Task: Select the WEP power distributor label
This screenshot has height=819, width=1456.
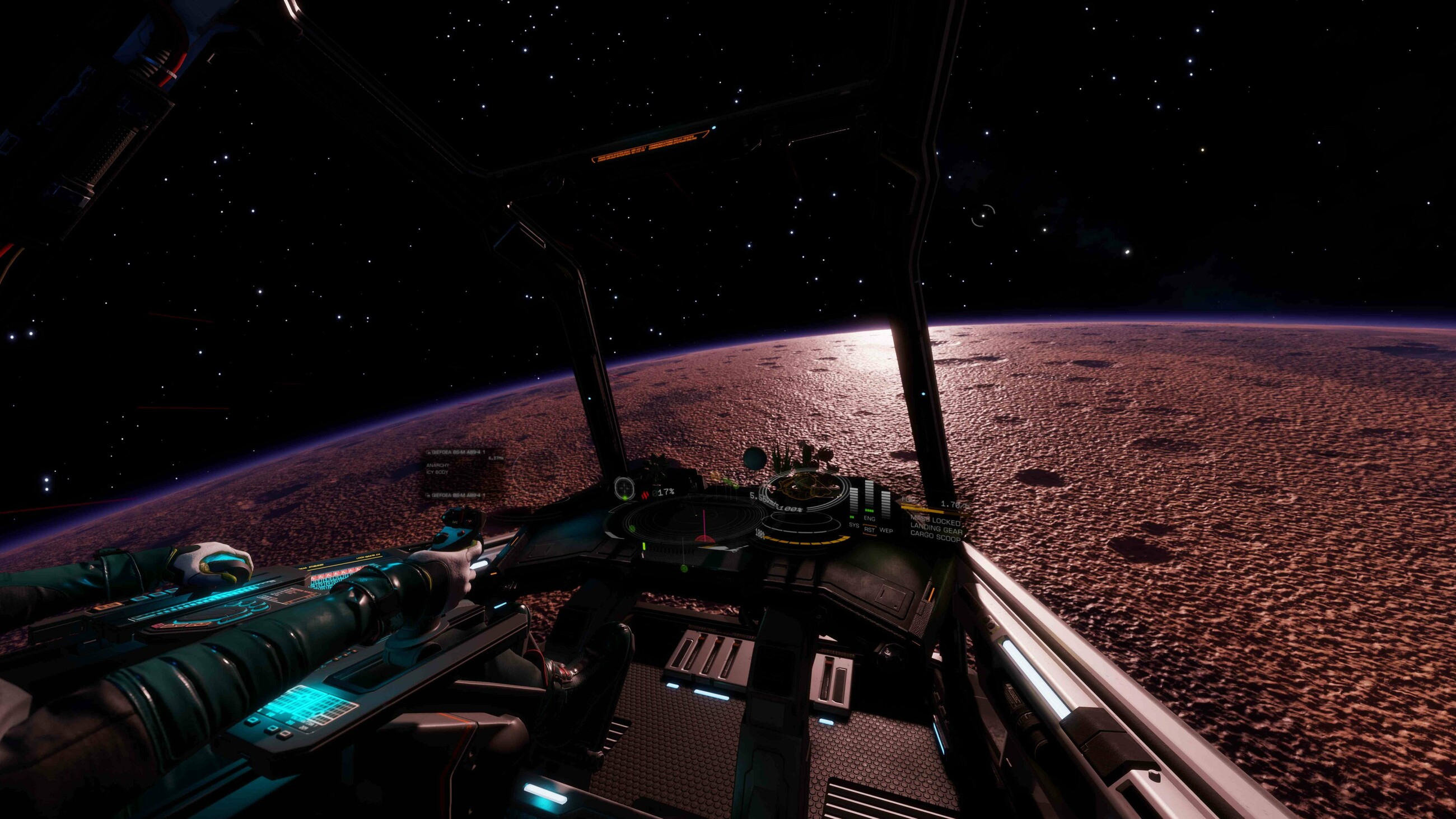Action: pos(886,531)
